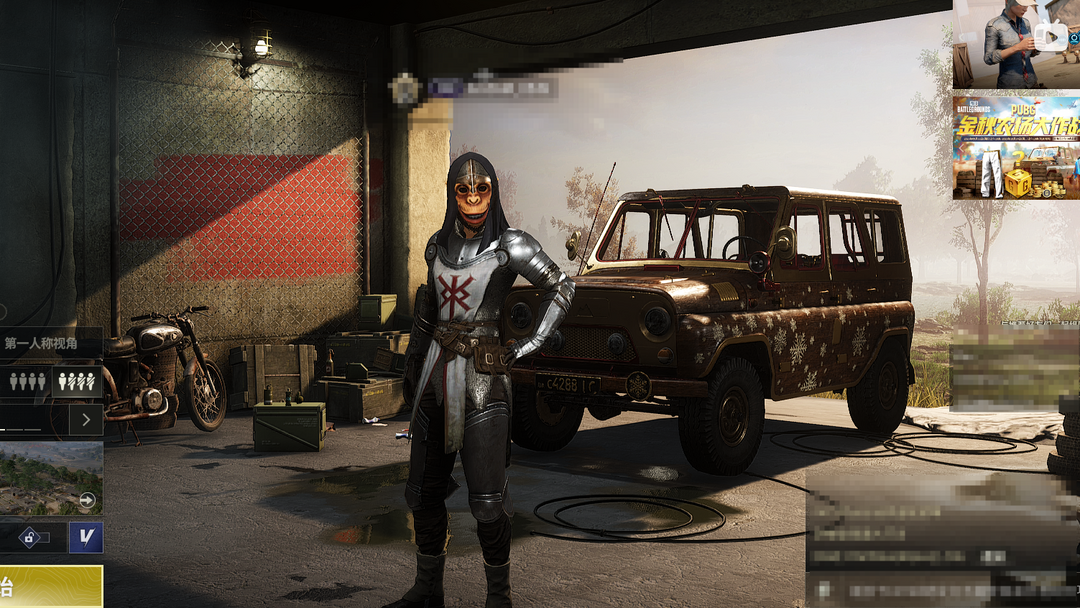
Task: Open the map selection thumbnail
Action: [x=50, y=478]
